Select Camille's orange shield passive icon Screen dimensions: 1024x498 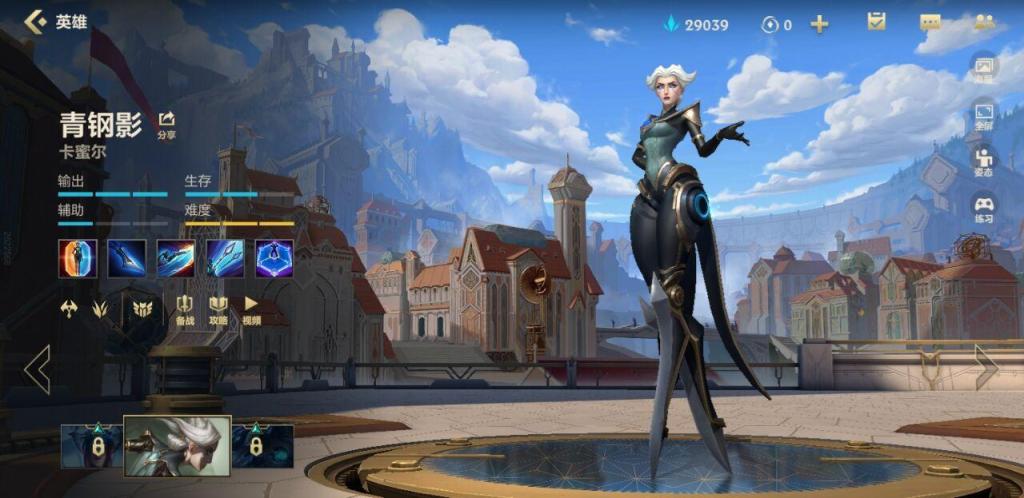77,258
